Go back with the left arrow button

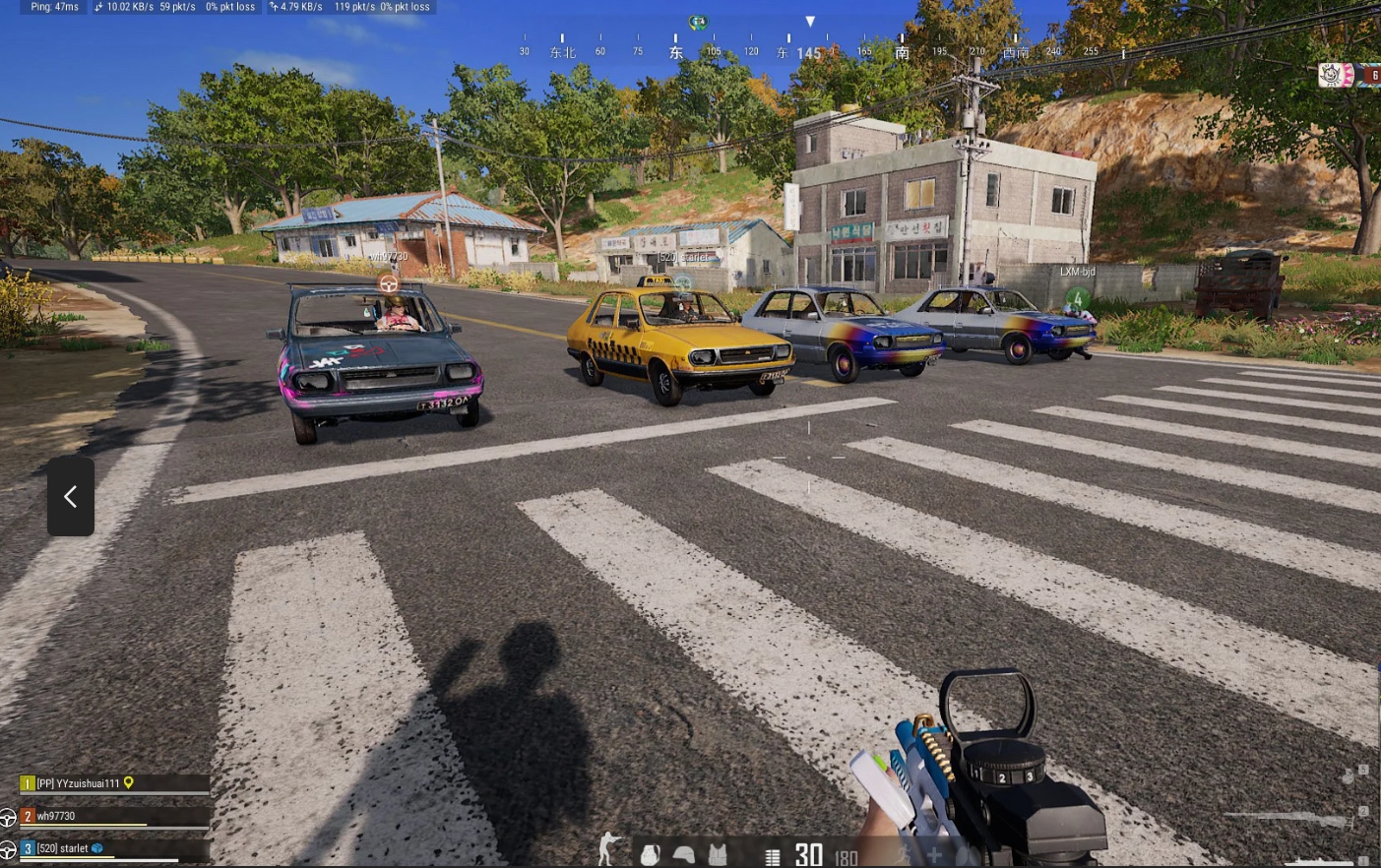click(x=71, y=496)
